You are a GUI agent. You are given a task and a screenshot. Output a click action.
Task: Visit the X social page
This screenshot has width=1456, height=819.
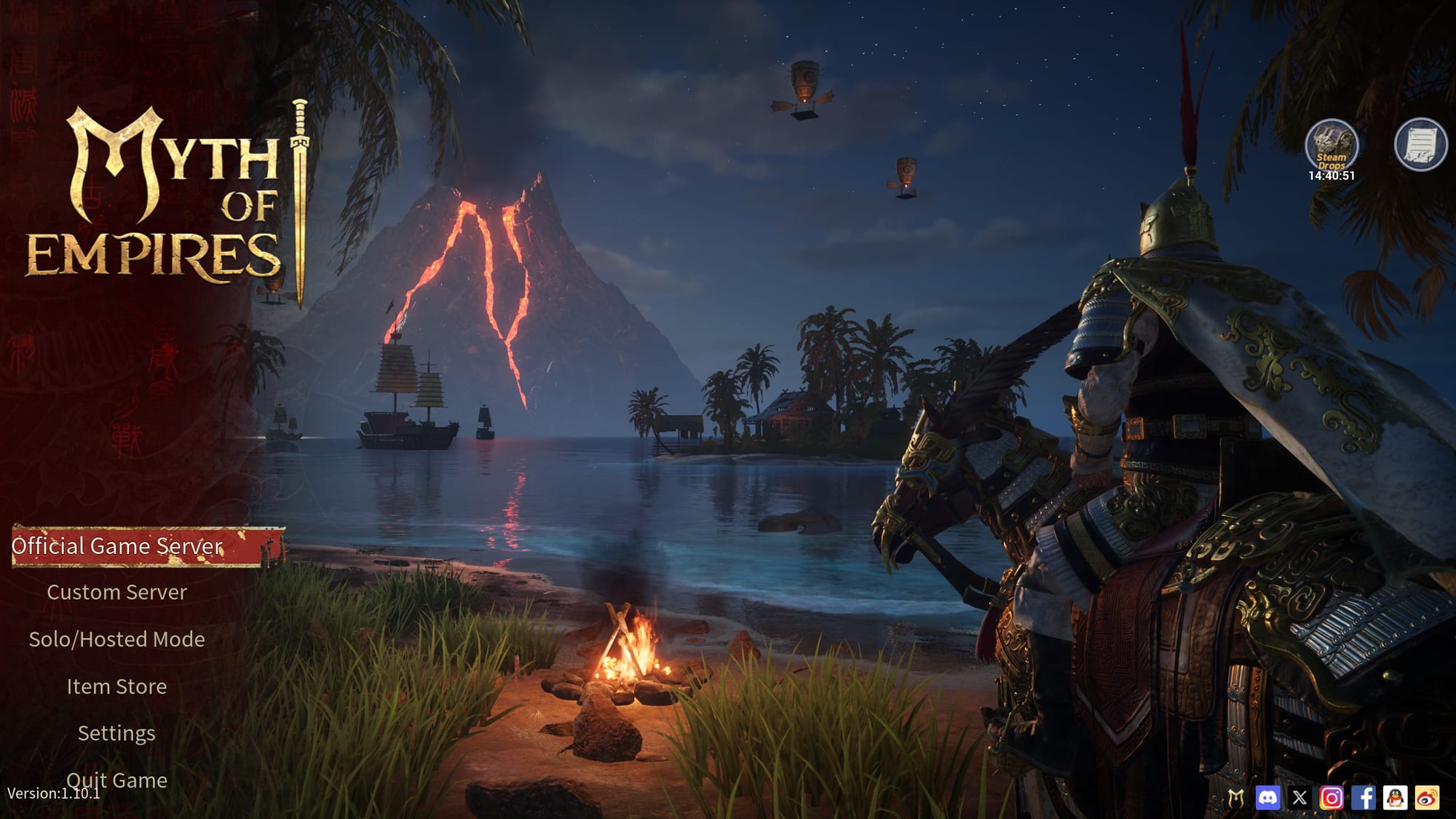point(1299,798)
